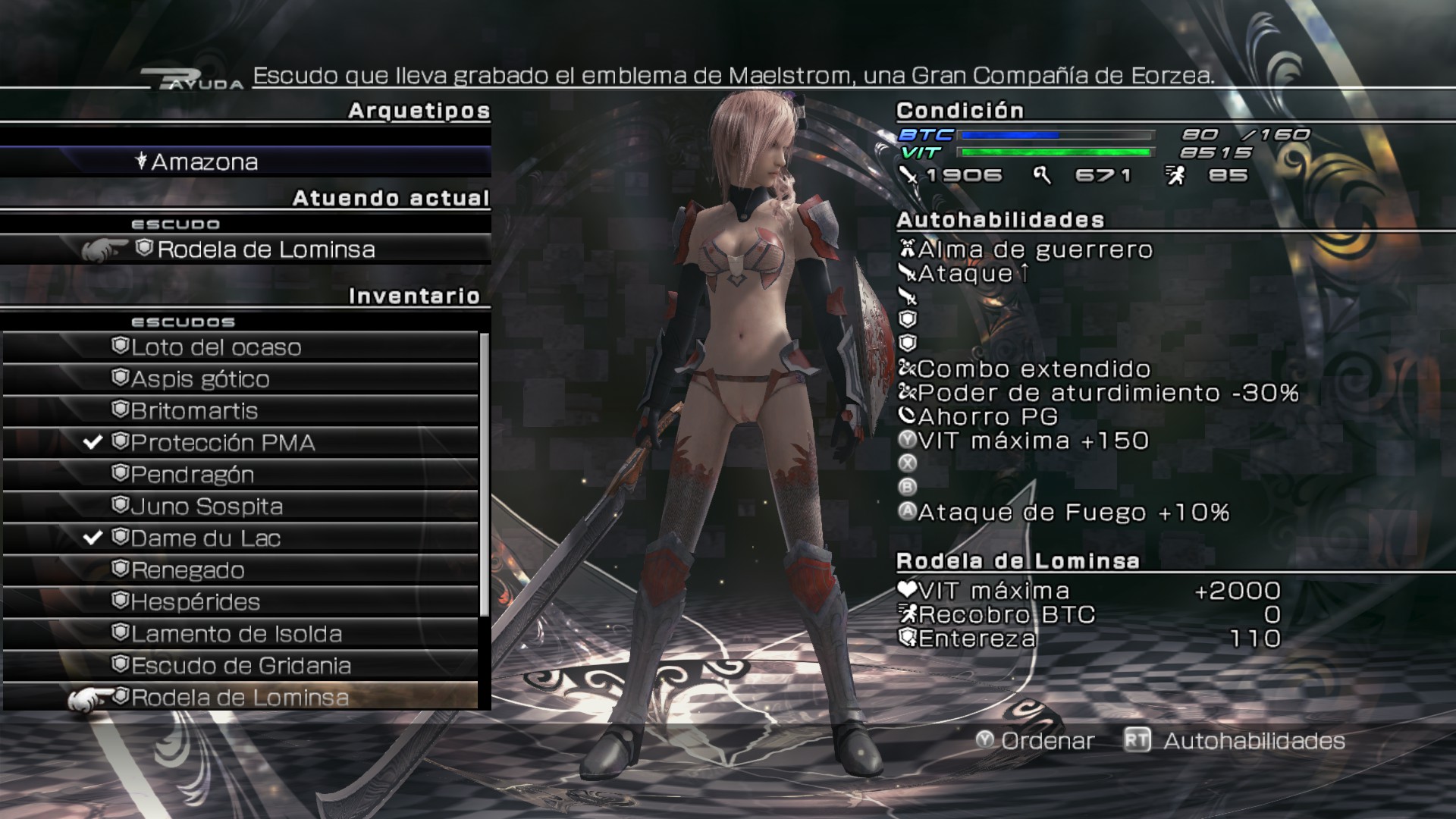The width and height of the screenshot is (1456, 819).
Task: Pick Dame du Lac shield
Action: 206,538
